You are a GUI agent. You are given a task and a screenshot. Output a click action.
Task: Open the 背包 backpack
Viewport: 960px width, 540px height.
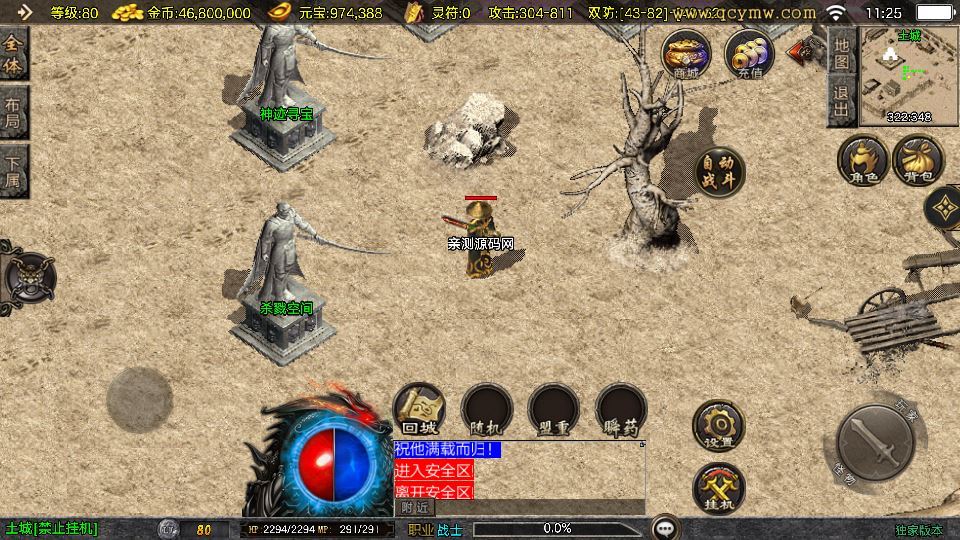(918, 161)
